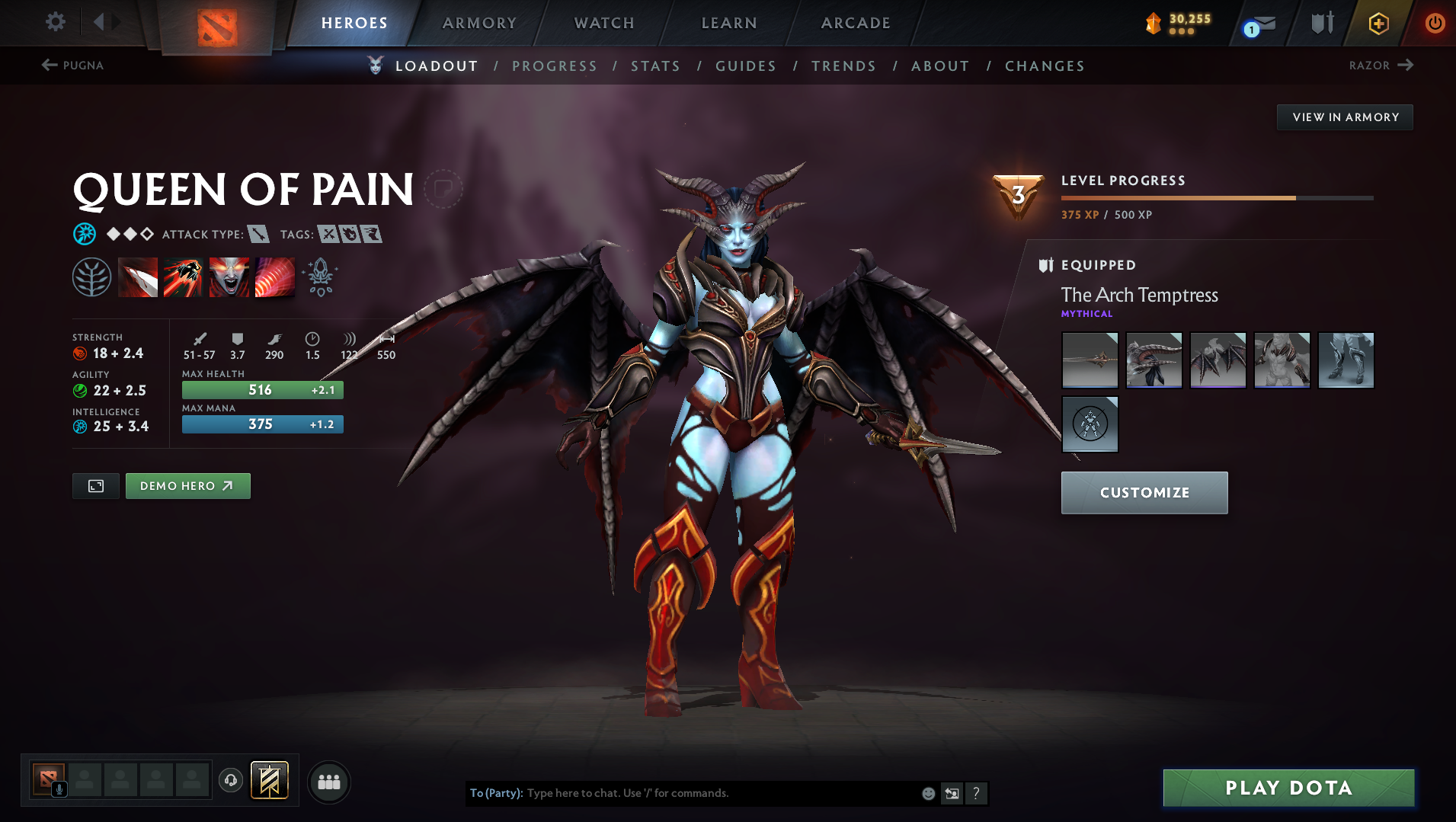1456x822 pixels.
Task: Open the settings gear
Action: pyautogui.click(x=54, y=22)
